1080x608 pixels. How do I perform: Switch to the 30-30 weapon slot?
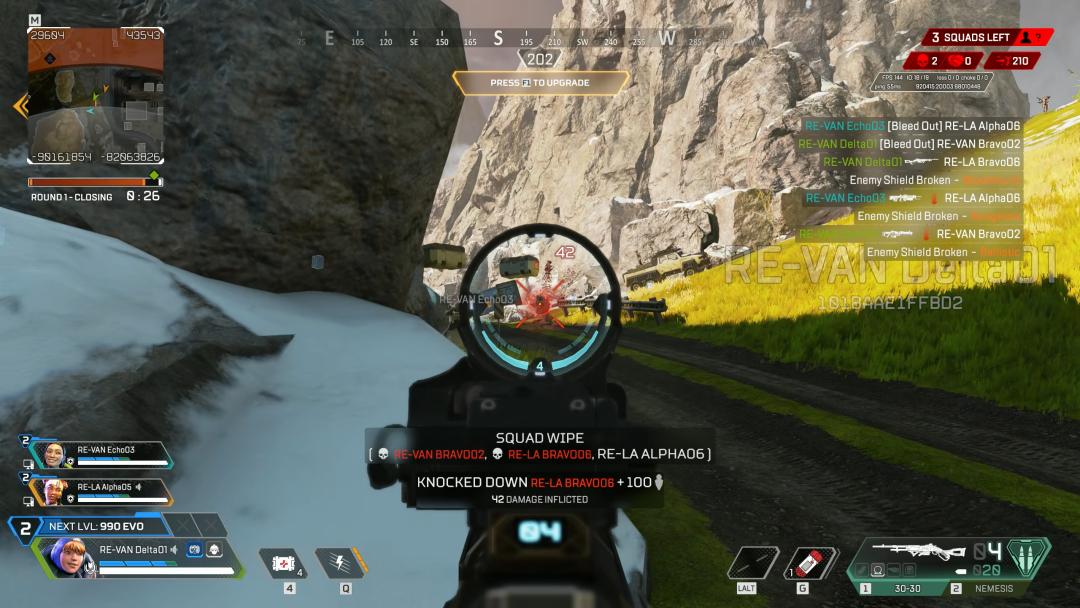pos(905,588)
